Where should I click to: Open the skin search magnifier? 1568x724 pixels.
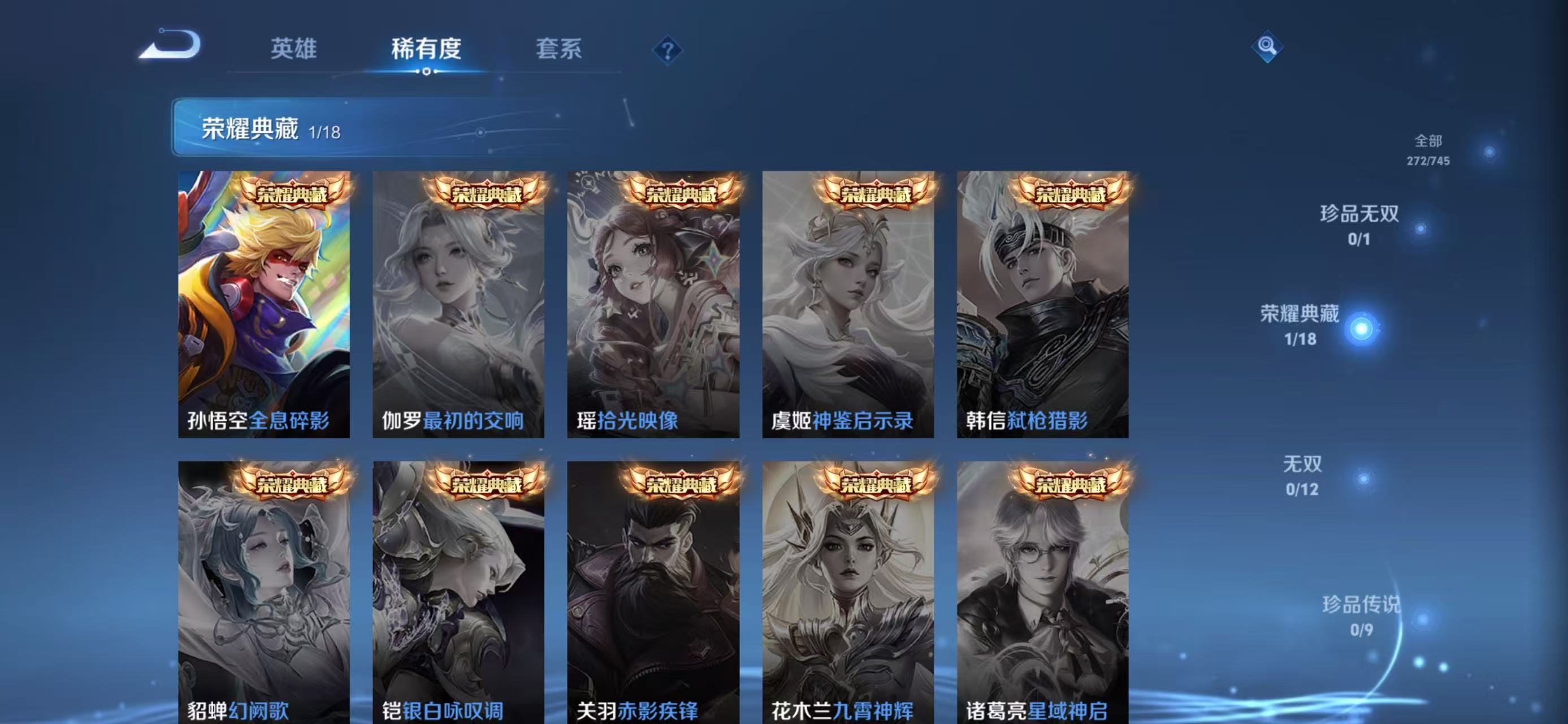1267,46
